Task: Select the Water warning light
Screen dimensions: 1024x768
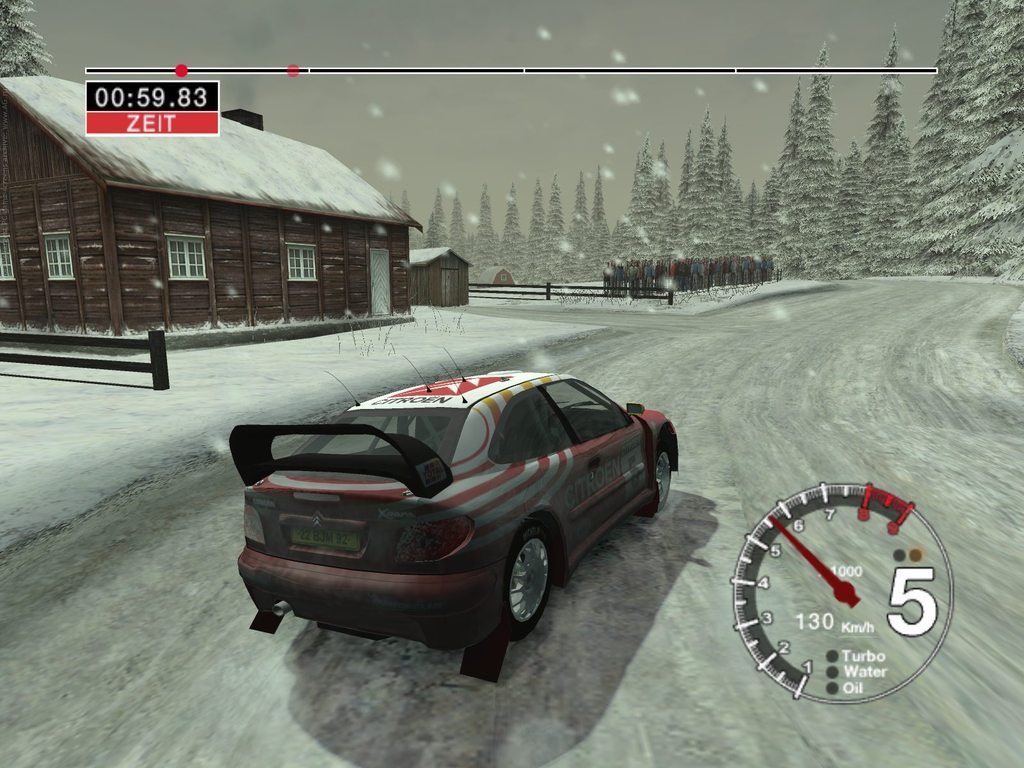Action: (832, 672)
